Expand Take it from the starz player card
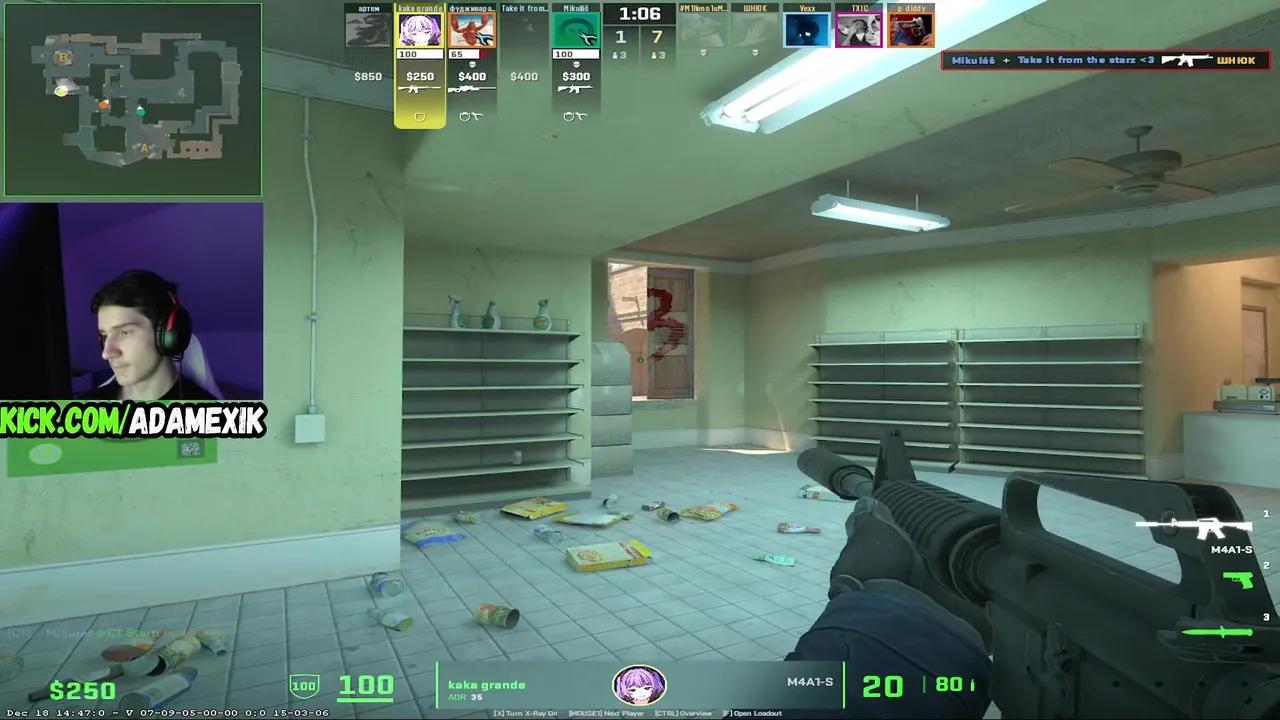 pyautogui.click(x=524, y=28)
